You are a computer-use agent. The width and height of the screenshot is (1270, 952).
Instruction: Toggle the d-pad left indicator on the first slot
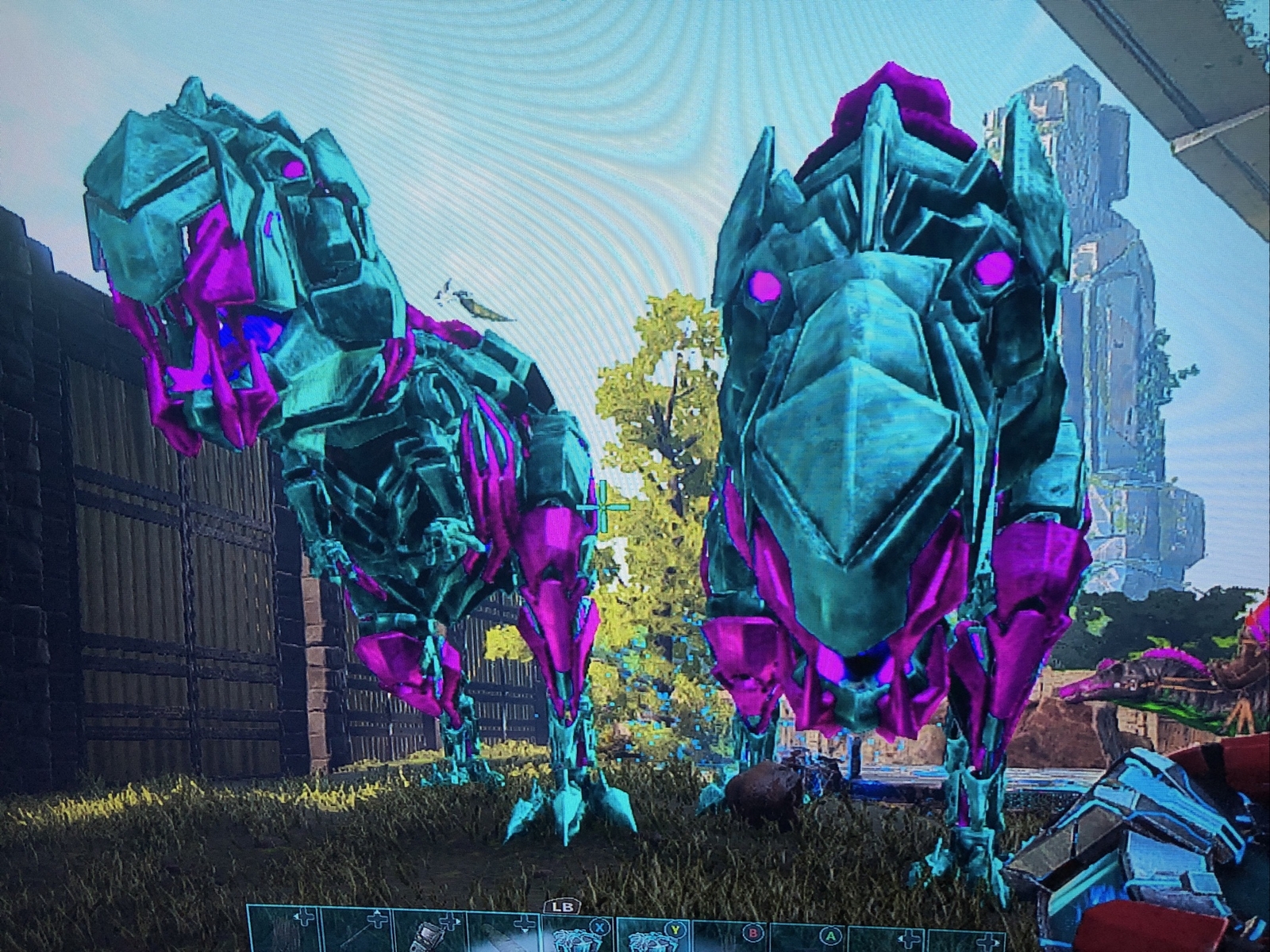coord(298,919)
